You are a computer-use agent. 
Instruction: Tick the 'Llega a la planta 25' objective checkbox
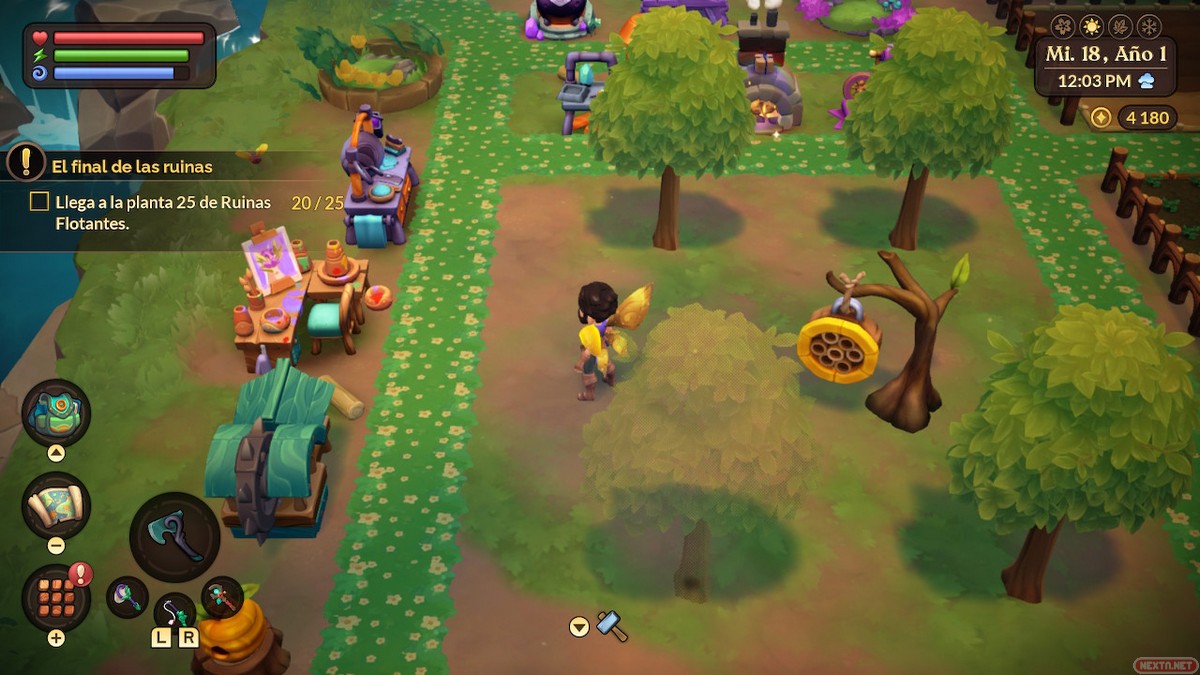click(39, 202)
